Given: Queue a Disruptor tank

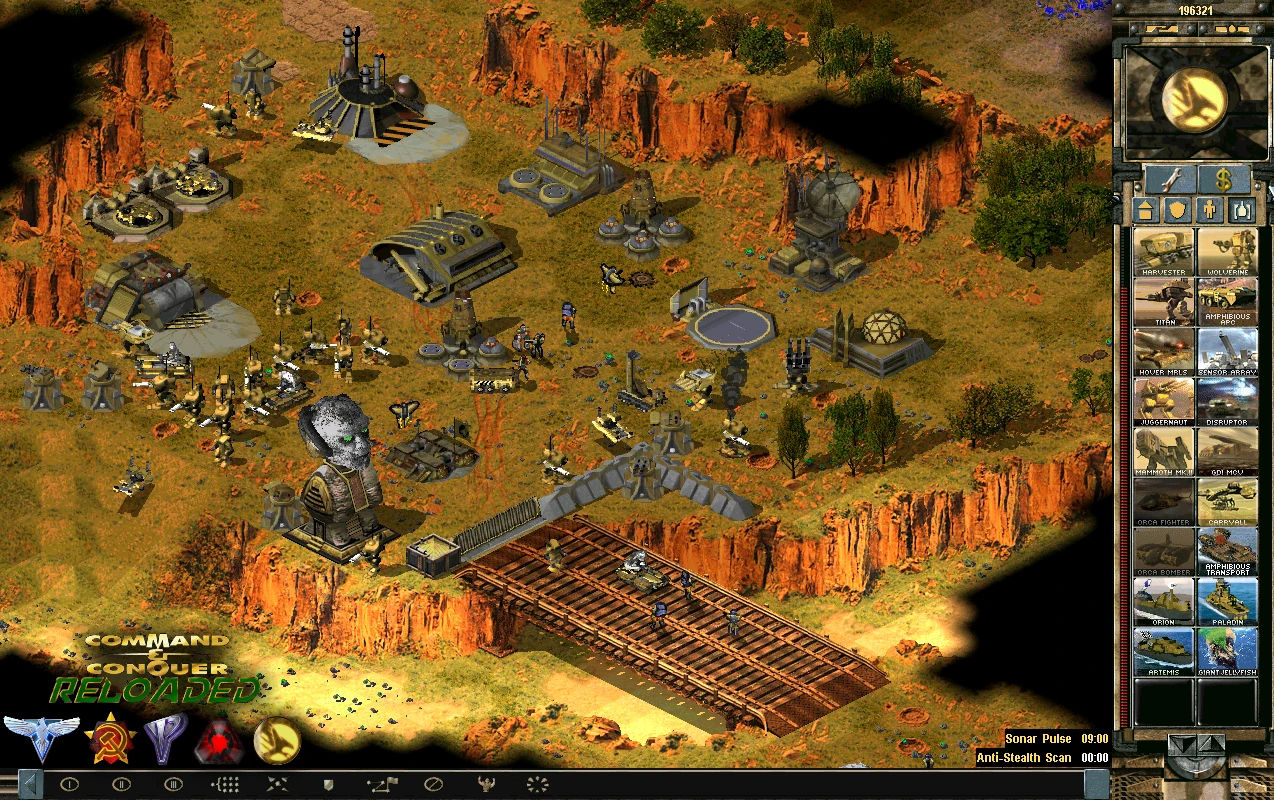Looking at the screenshot, I should pos(1227,402).
